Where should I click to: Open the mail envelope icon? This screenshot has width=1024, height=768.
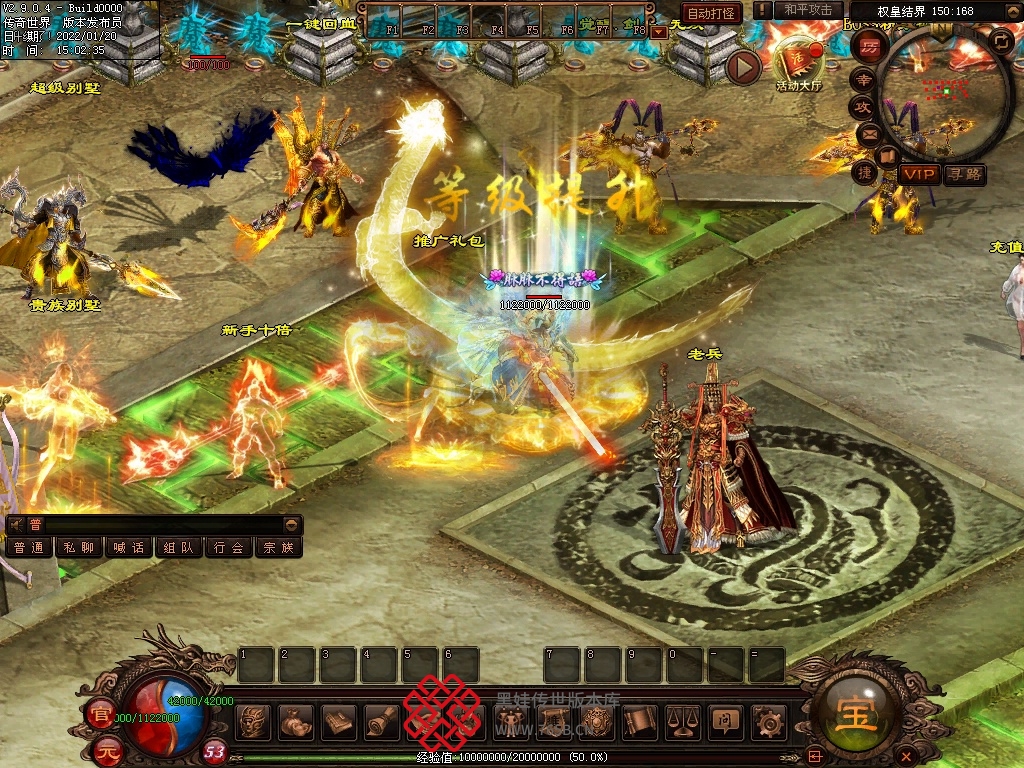pyautogui.click(x=867, y=133)
